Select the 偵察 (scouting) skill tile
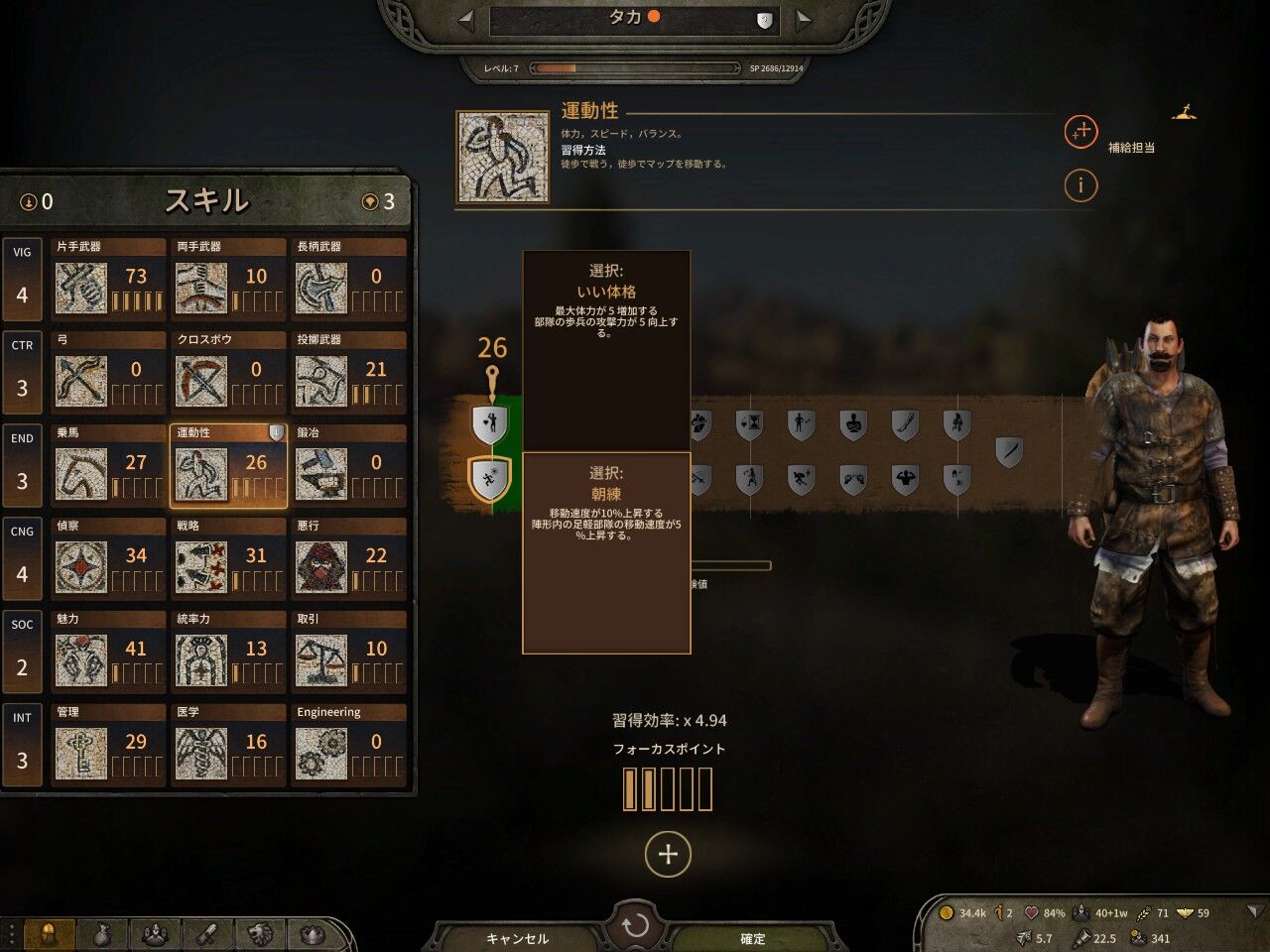Screen dimensions: 1270x952 (x=109, y=557)
